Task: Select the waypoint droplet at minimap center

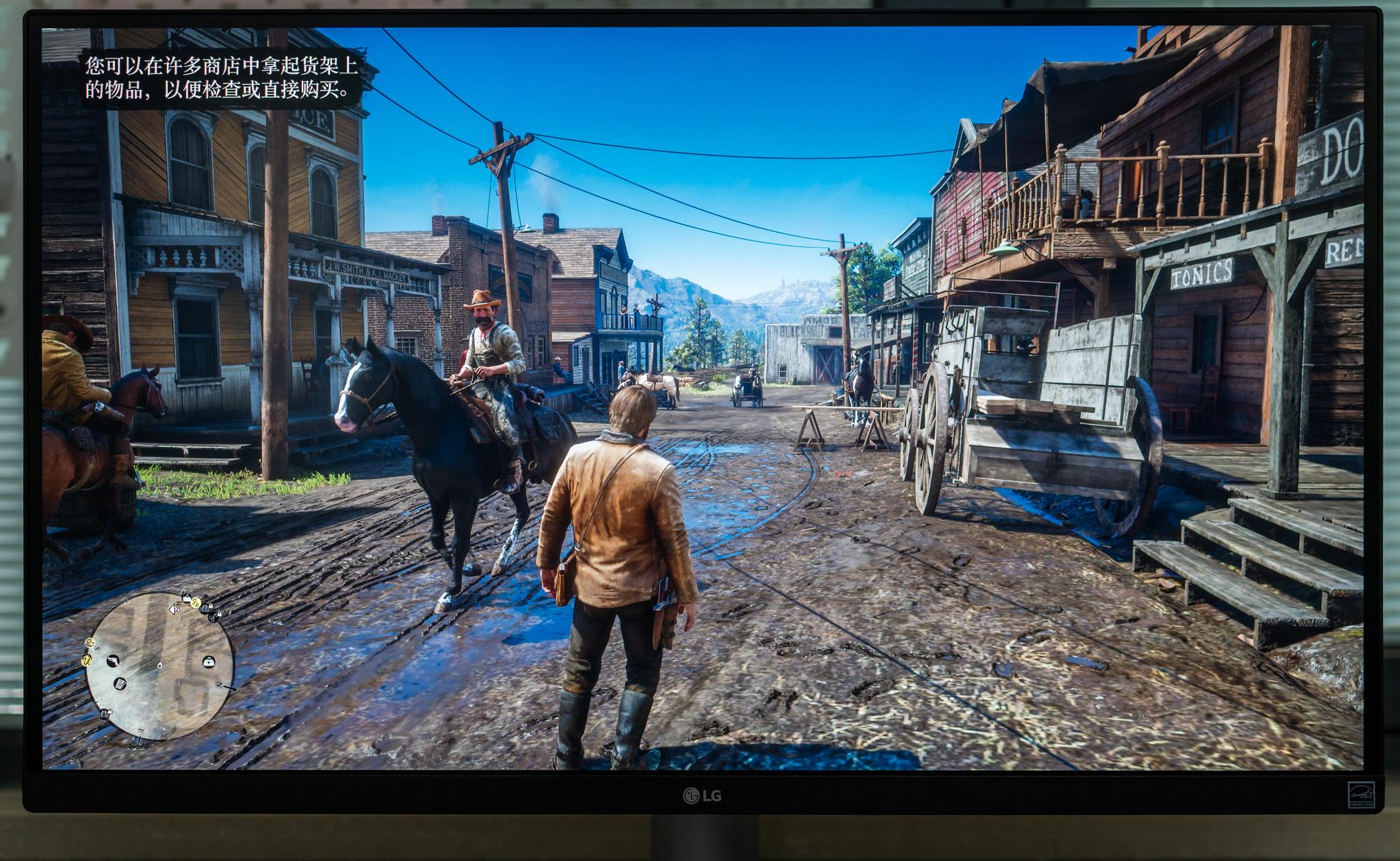Action: [x=160, y=666]
